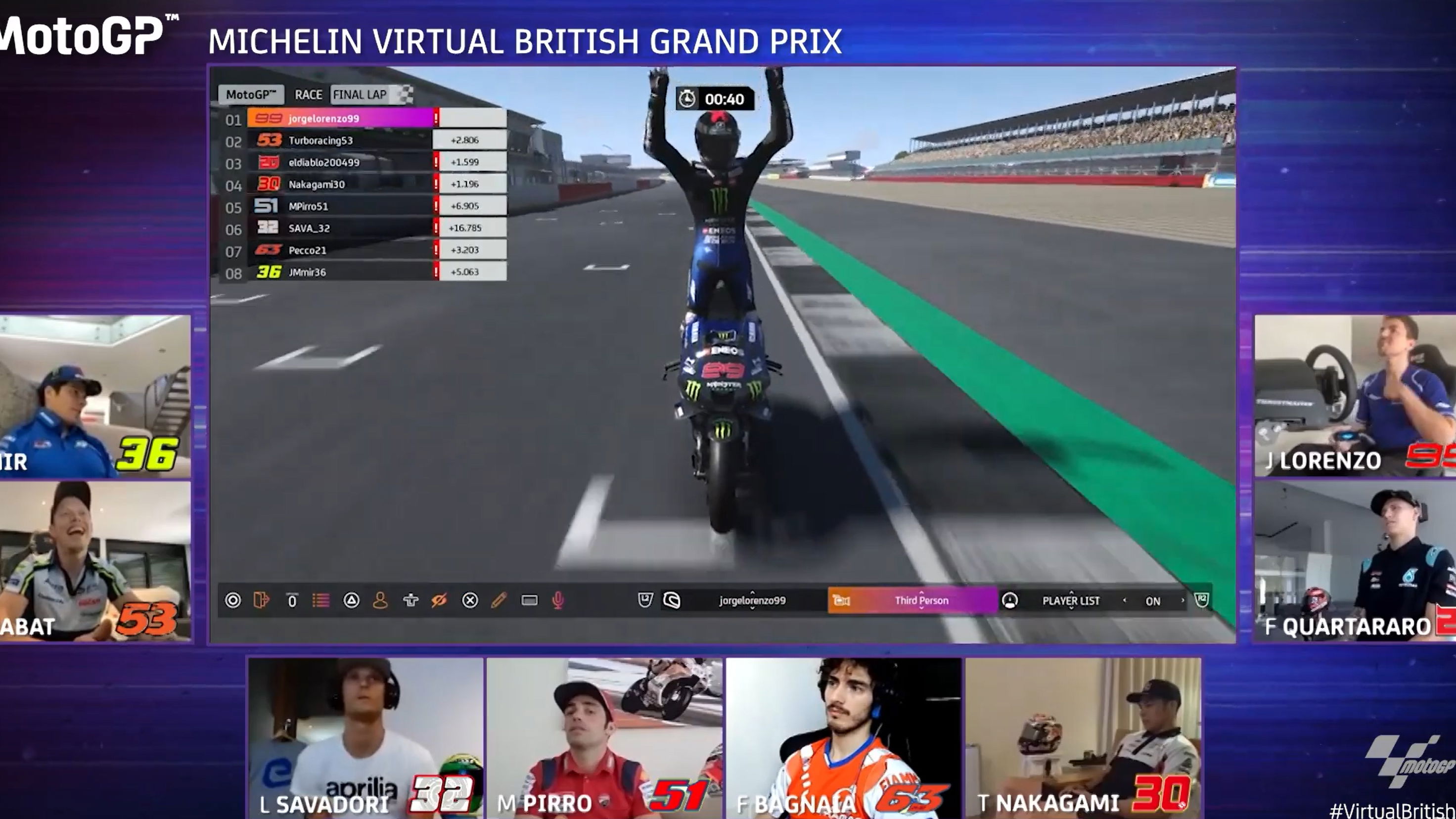The image size is (1456, 819).
Task: Open F Bagnaia webcam feed thumbnail
Action: (843, 737)
